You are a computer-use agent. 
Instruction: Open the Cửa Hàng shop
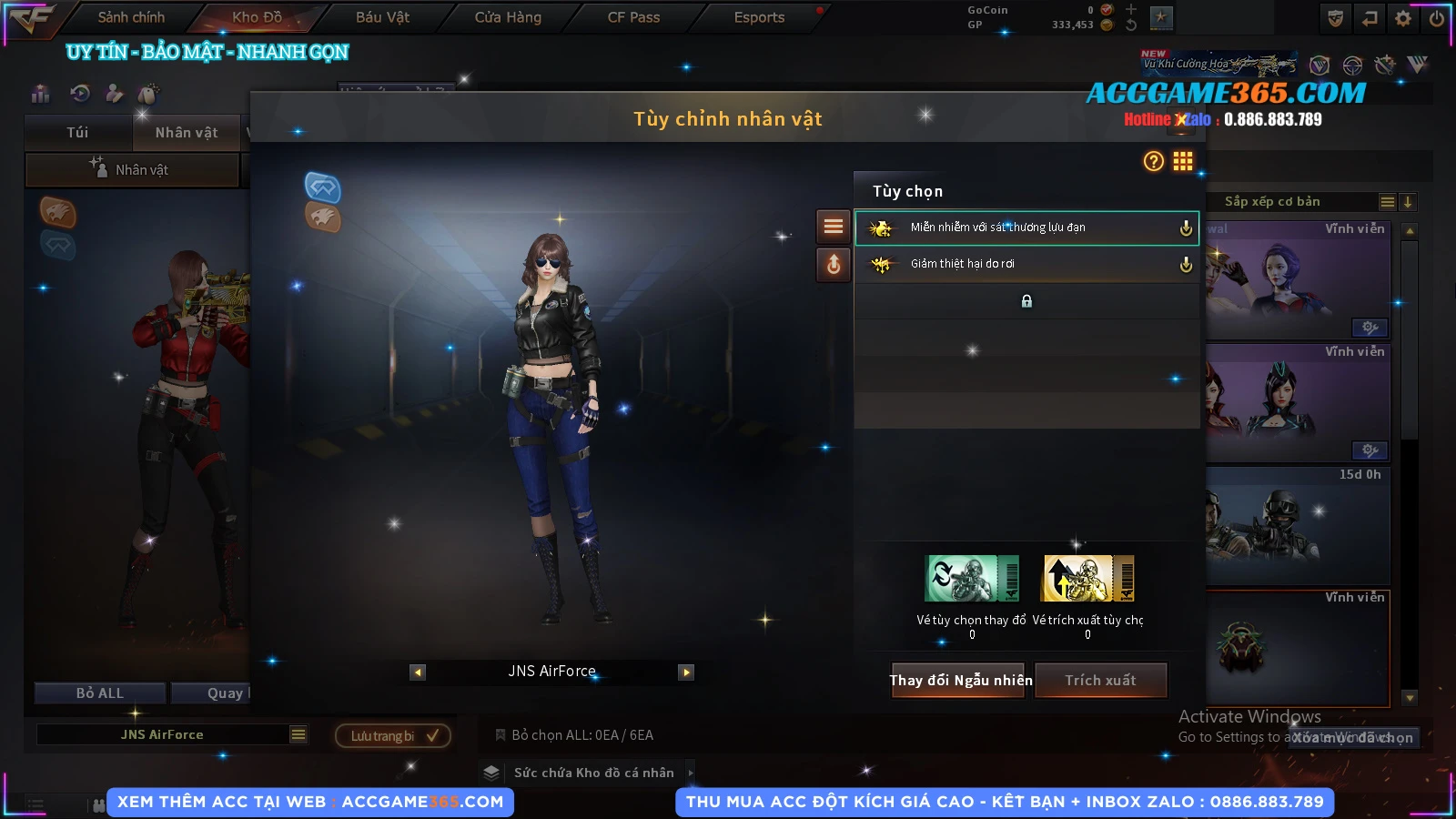pyautogui.click(x=508, y=17)
